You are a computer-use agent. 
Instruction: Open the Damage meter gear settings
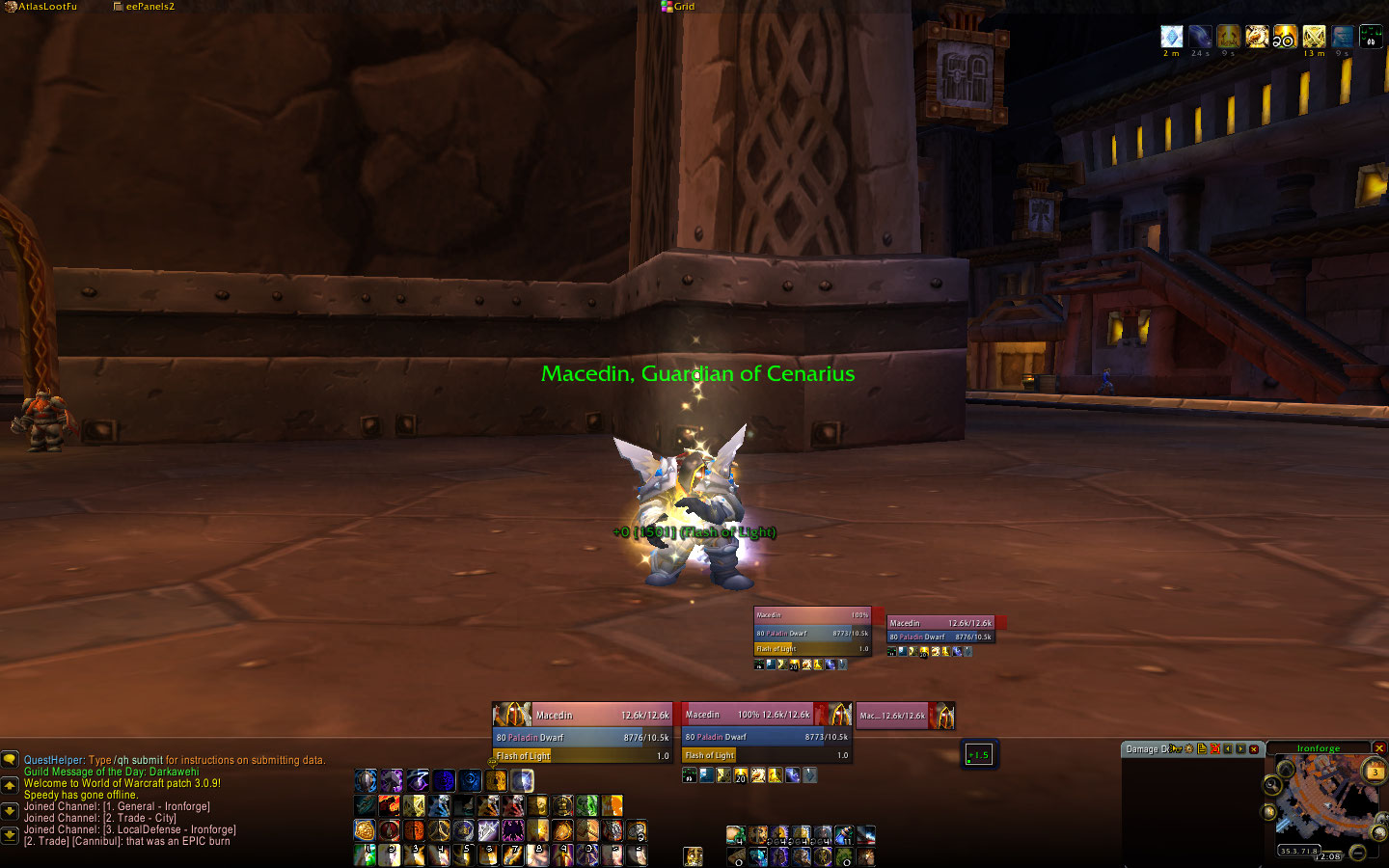[1188, 749]
